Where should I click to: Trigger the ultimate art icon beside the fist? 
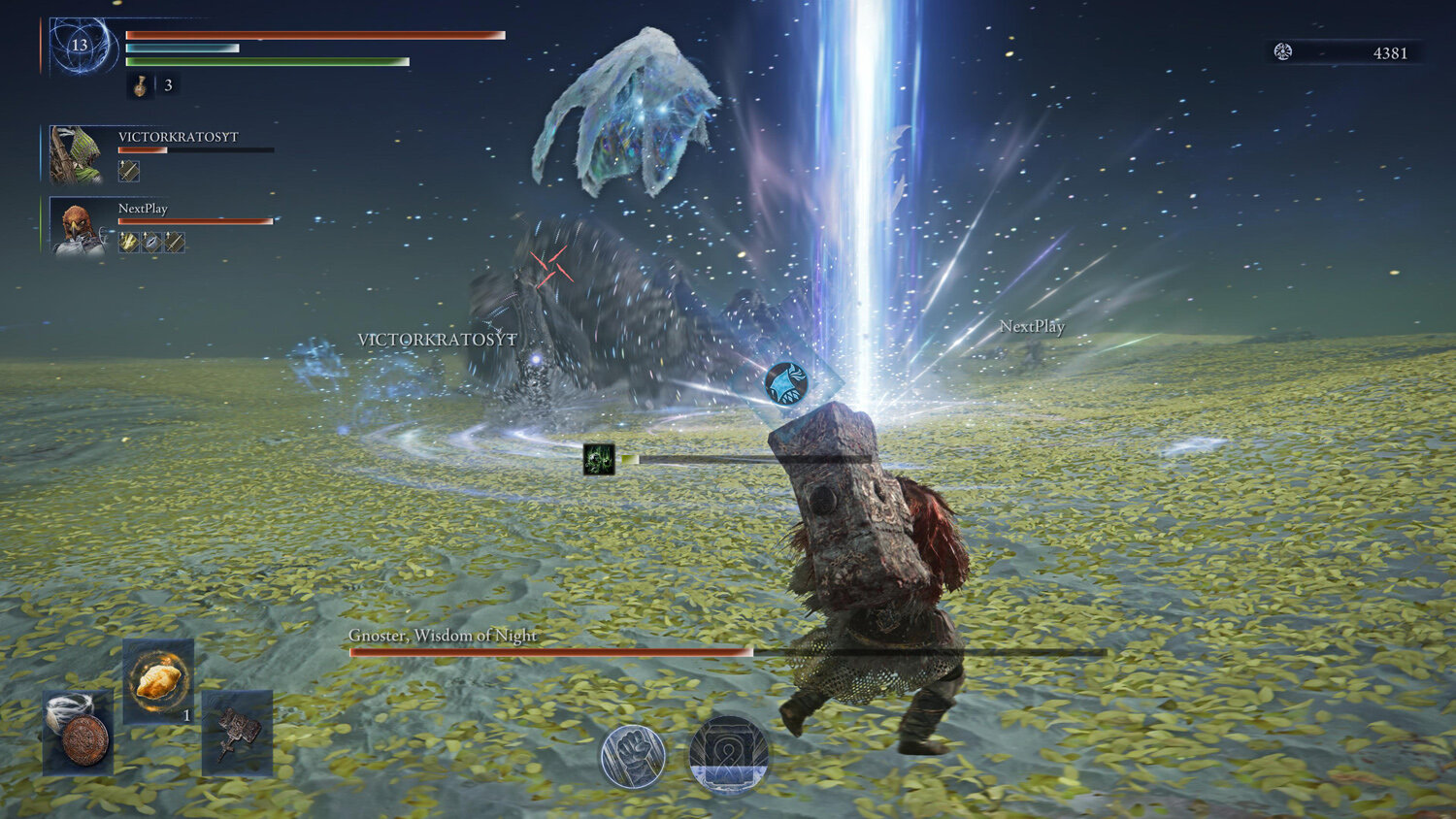[x=728, y=755]
